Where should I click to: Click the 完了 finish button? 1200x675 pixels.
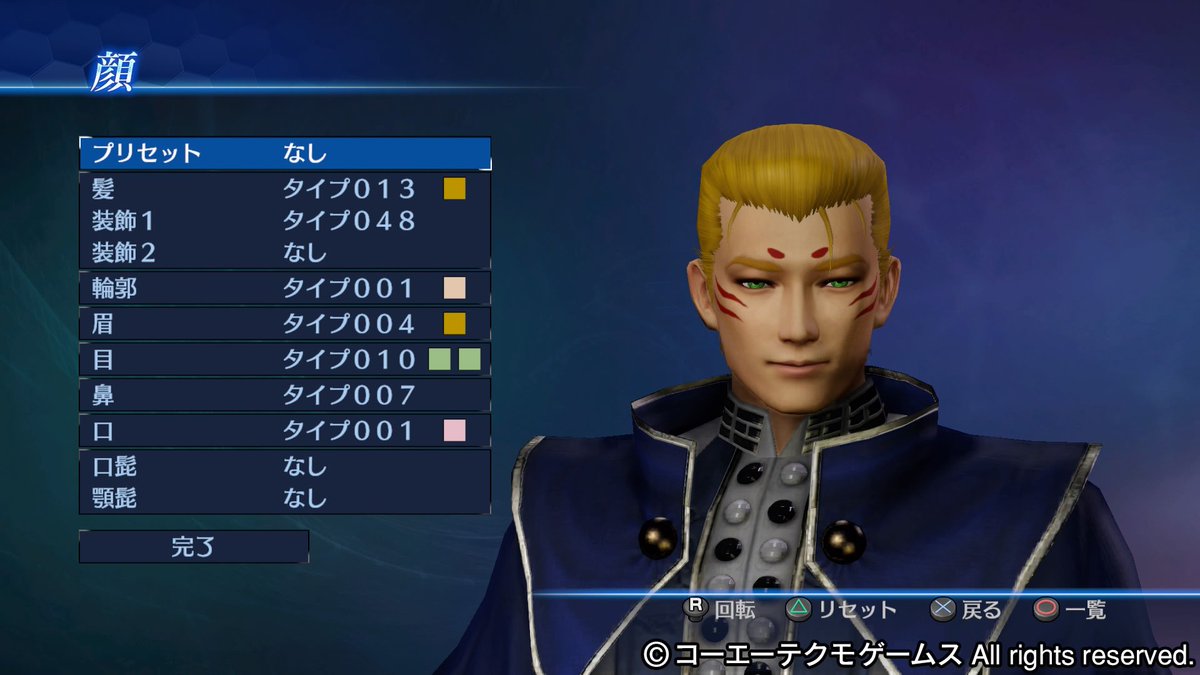click(x=194, y=547)
